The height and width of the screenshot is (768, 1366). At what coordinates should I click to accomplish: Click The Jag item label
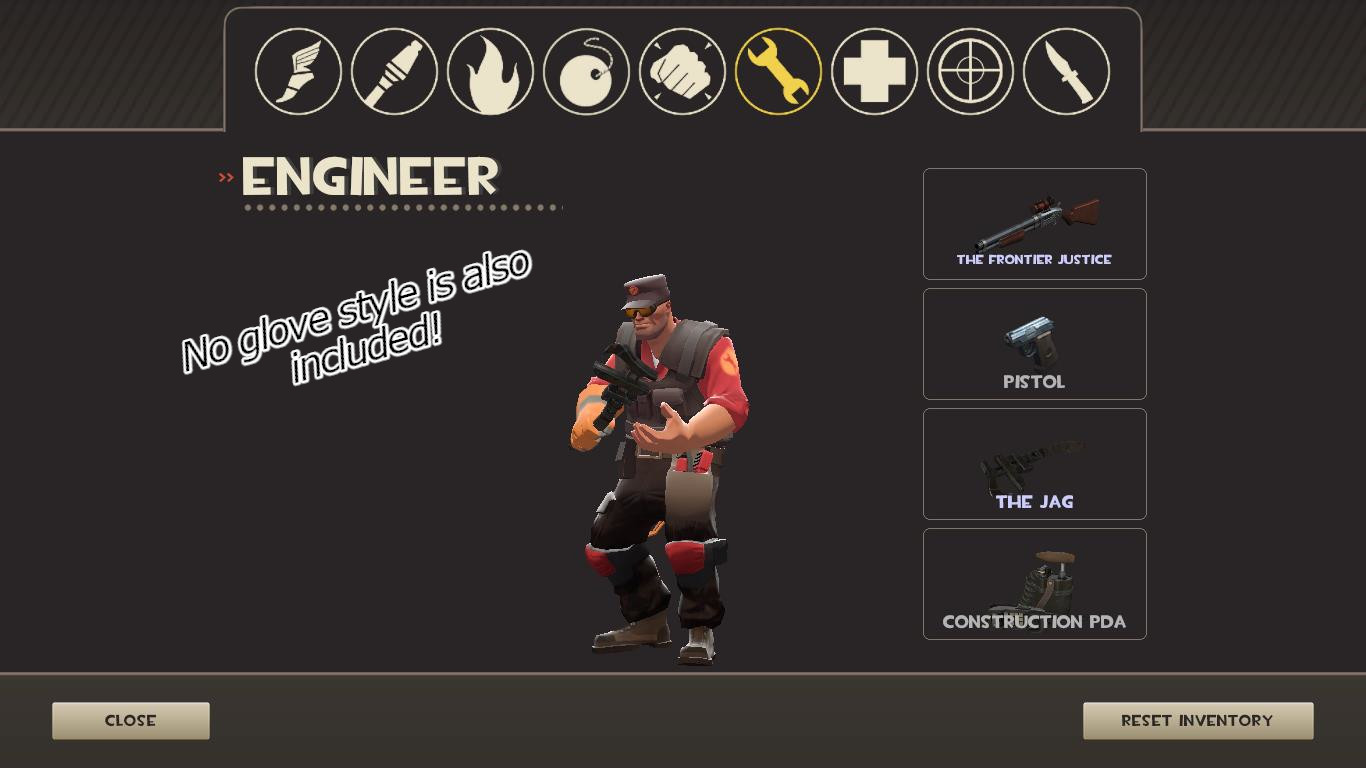(1034, 500)
